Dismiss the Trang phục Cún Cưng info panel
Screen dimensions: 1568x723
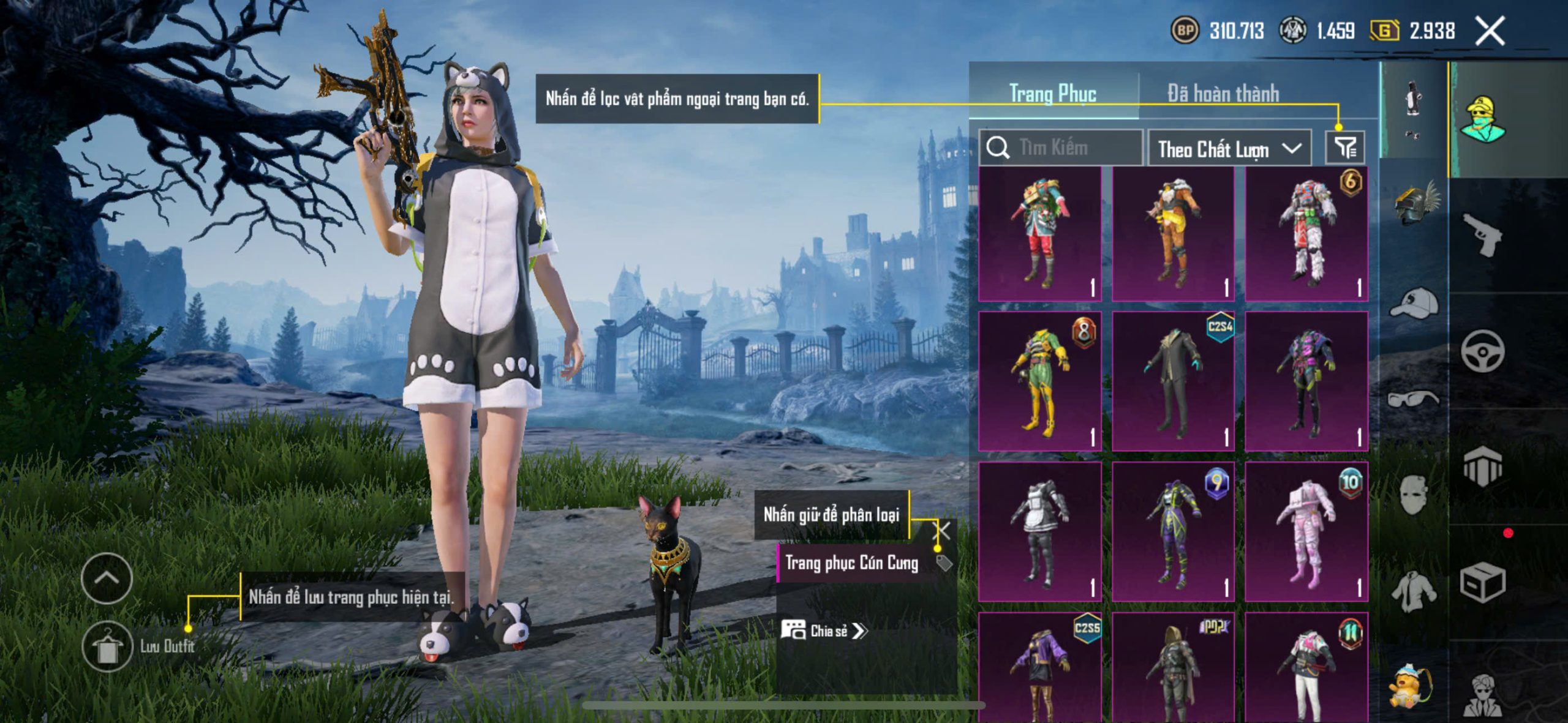(x=941, y=531)
